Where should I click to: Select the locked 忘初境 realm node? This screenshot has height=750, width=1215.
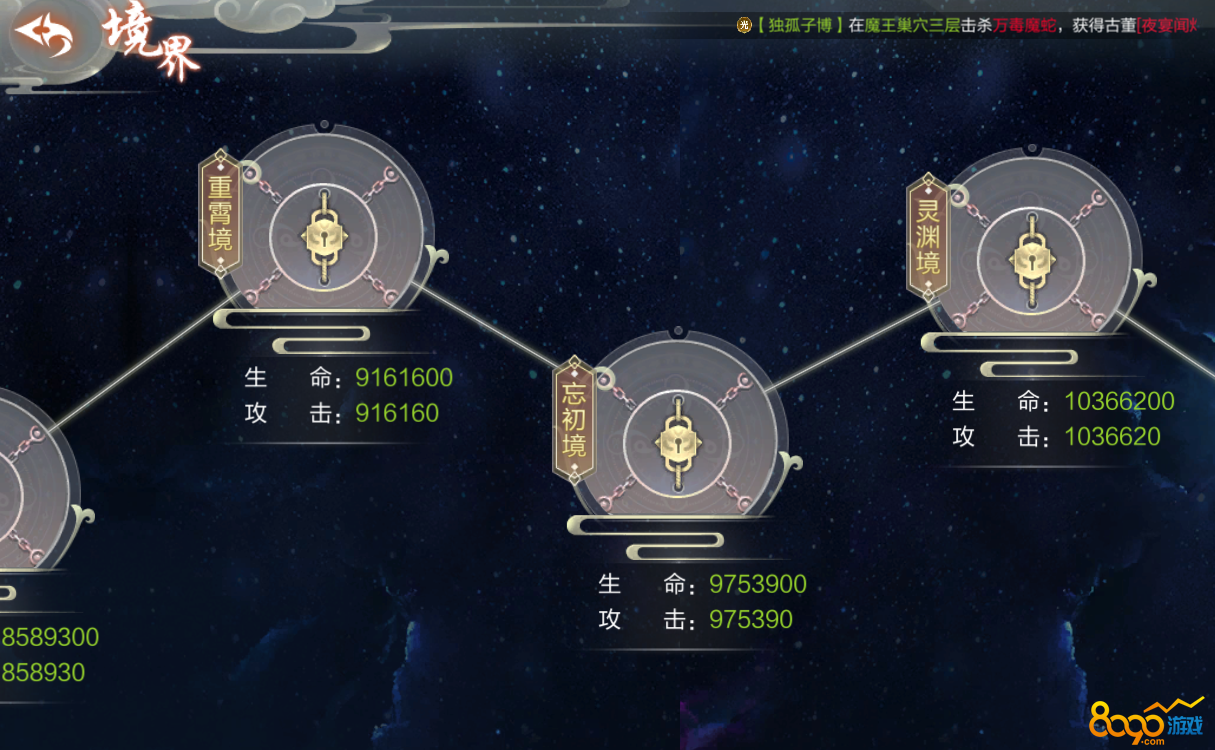tap(678, 442)
